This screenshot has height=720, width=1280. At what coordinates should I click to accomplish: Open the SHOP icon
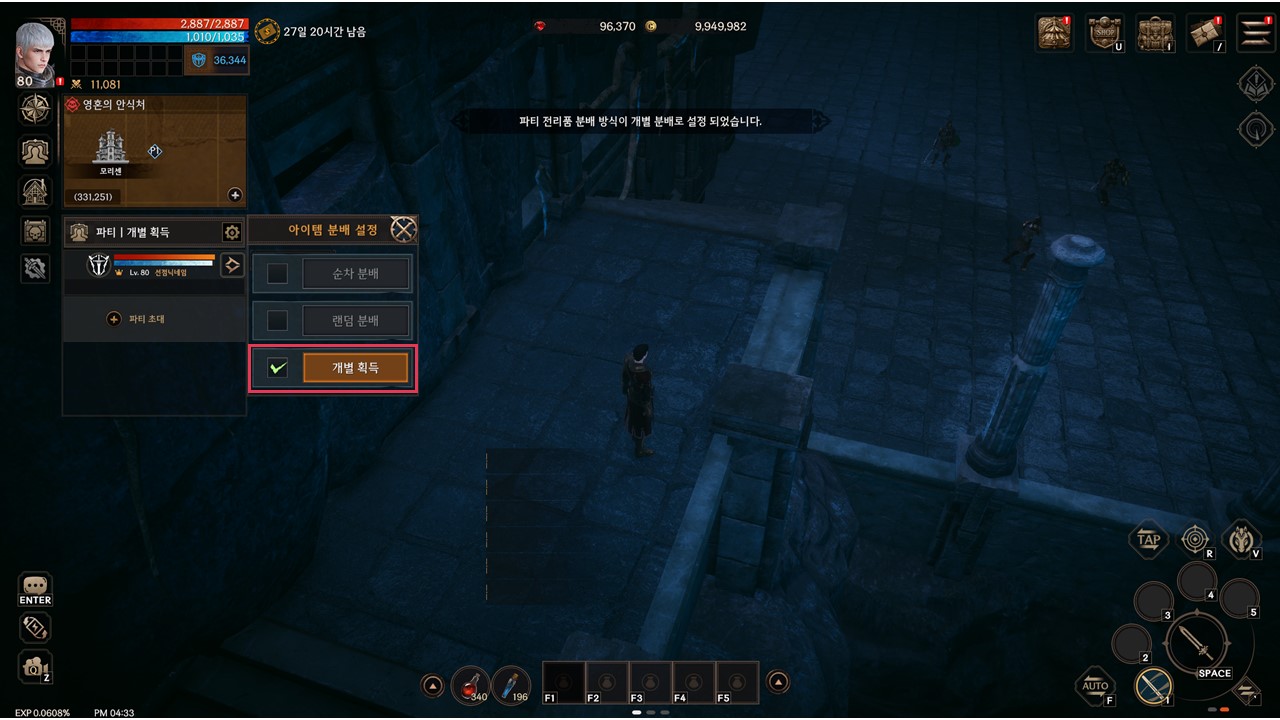click(x=1105, y=33)
